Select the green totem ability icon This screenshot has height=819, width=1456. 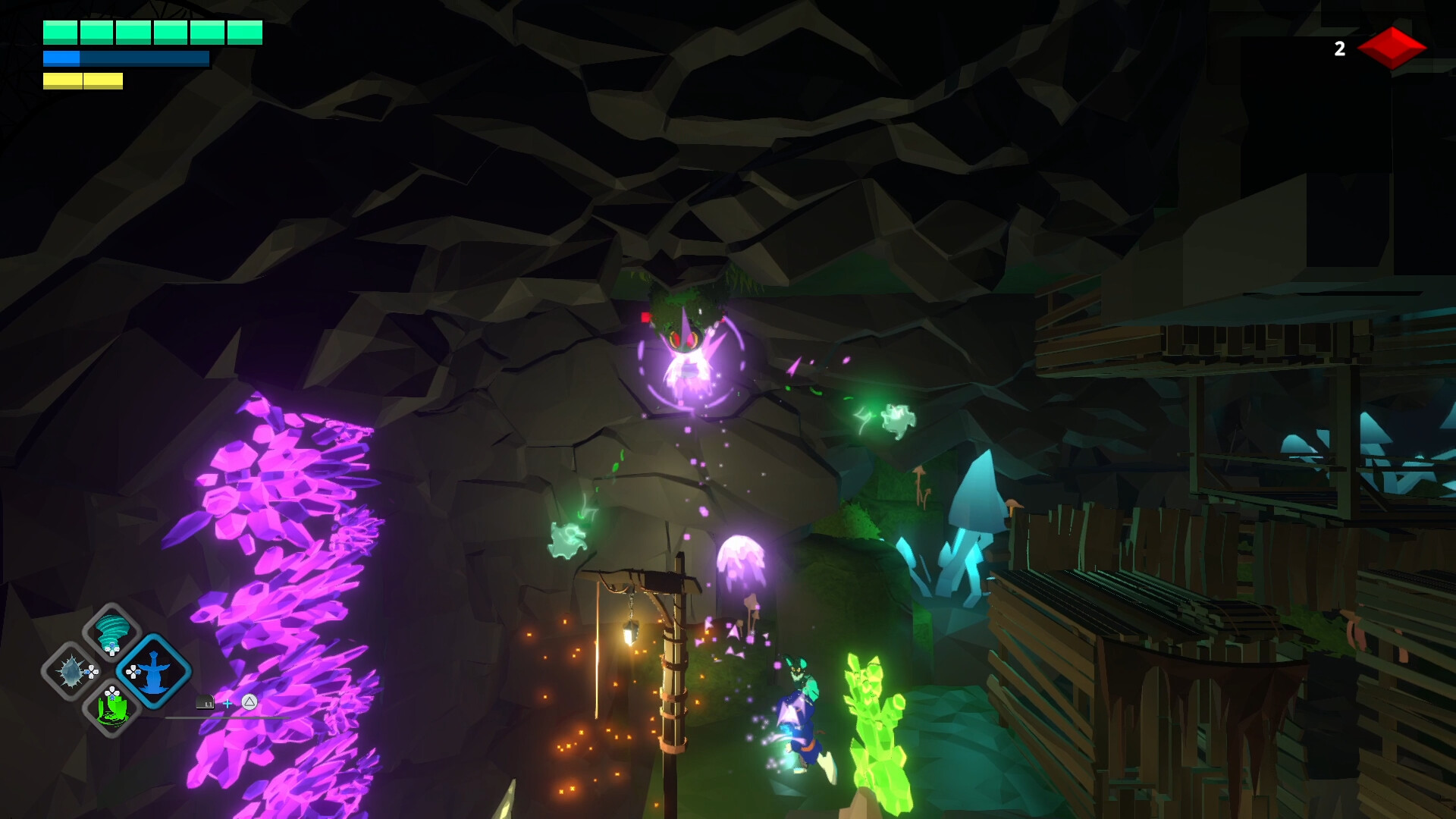point(112,711)
